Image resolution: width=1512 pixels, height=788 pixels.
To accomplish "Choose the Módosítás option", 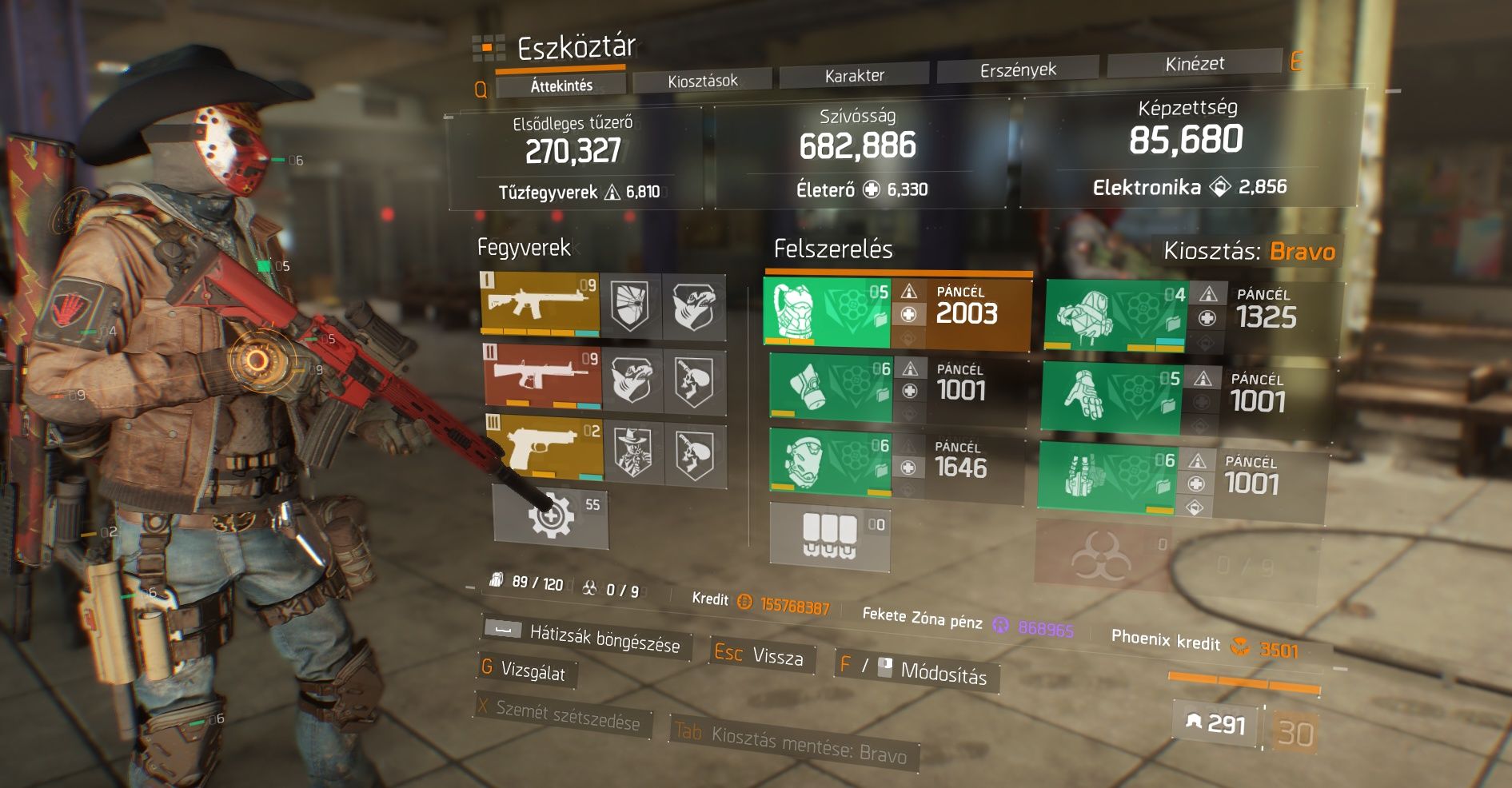I will pos(916,671).
